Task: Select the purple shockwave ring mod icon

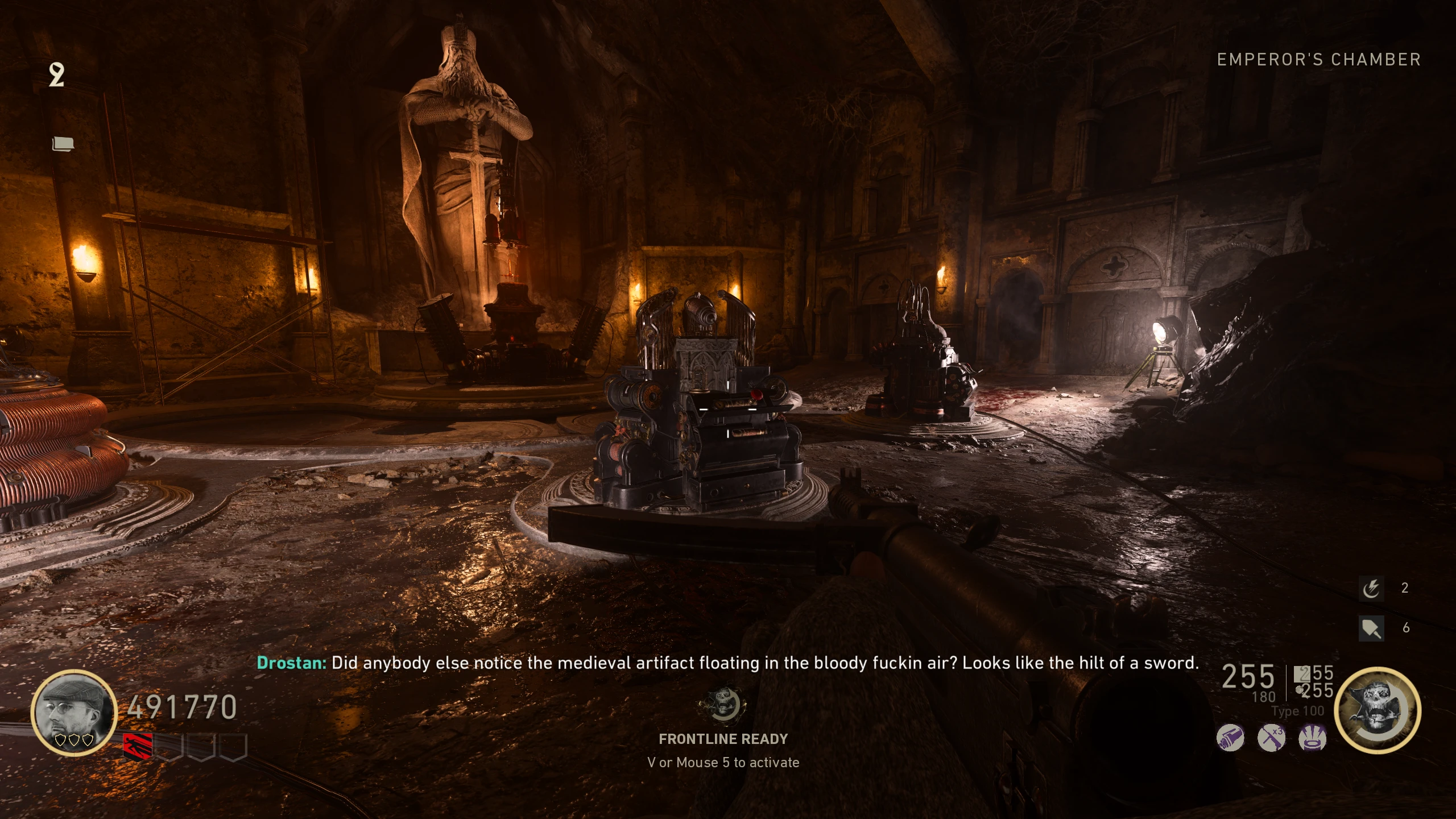Action: (1312, 739)
